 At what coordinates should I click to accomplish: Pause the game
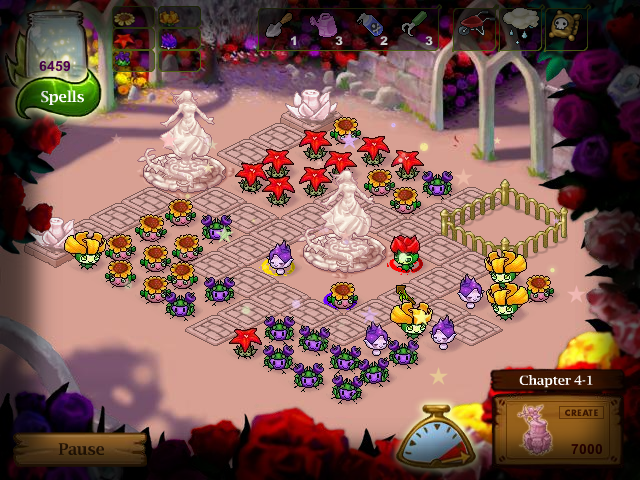click(x=80, y=449)
